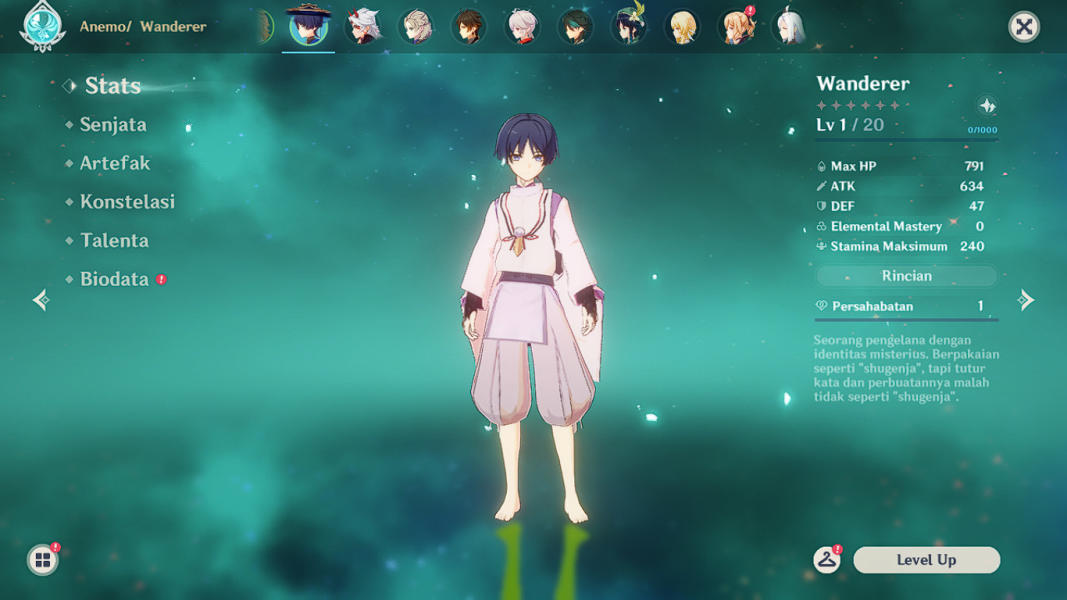The image size is (1067, 600).
Task: Open the four-square grid icon
Action: (x=42, y=560)
